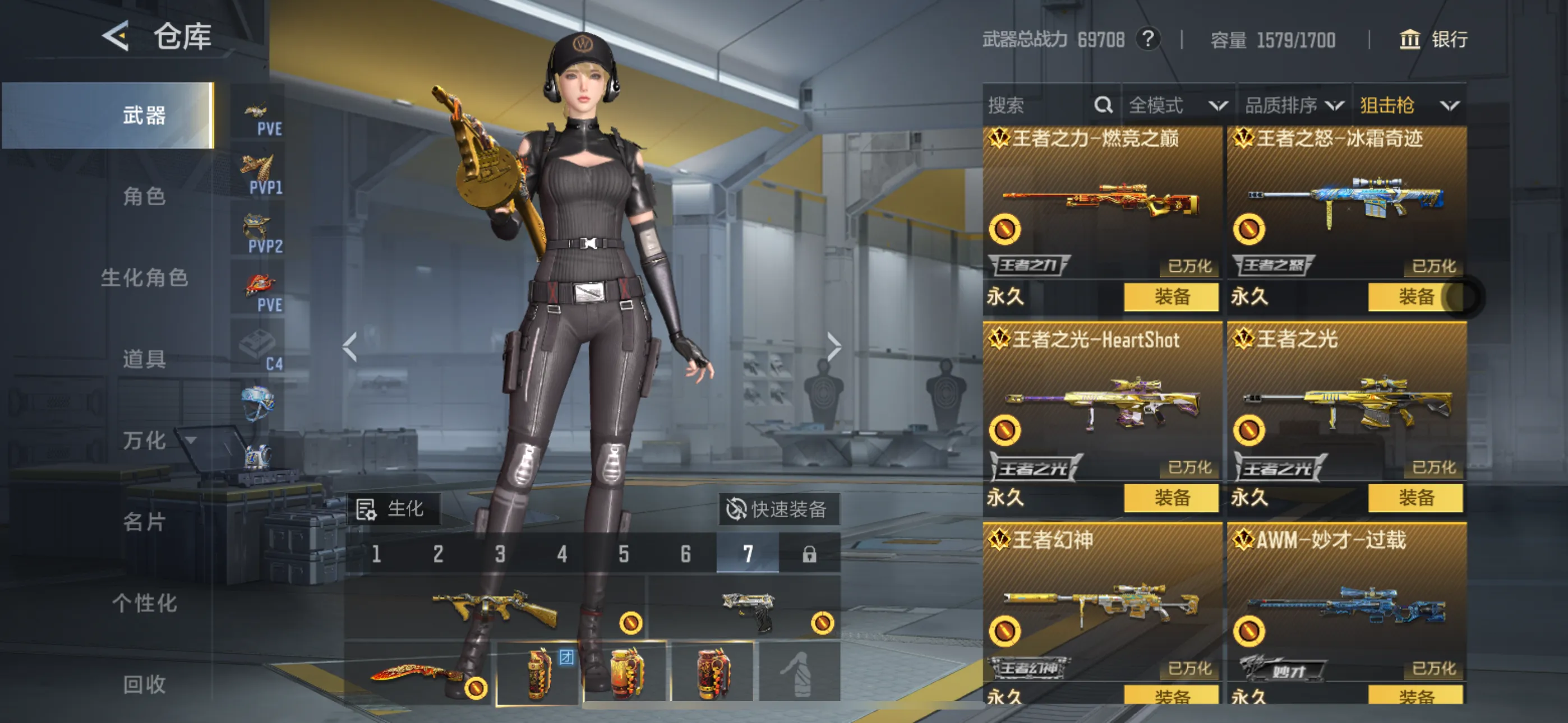Open the 生化角色 category
This screenshot has height=723, width=1568.
tap(144, 277)
